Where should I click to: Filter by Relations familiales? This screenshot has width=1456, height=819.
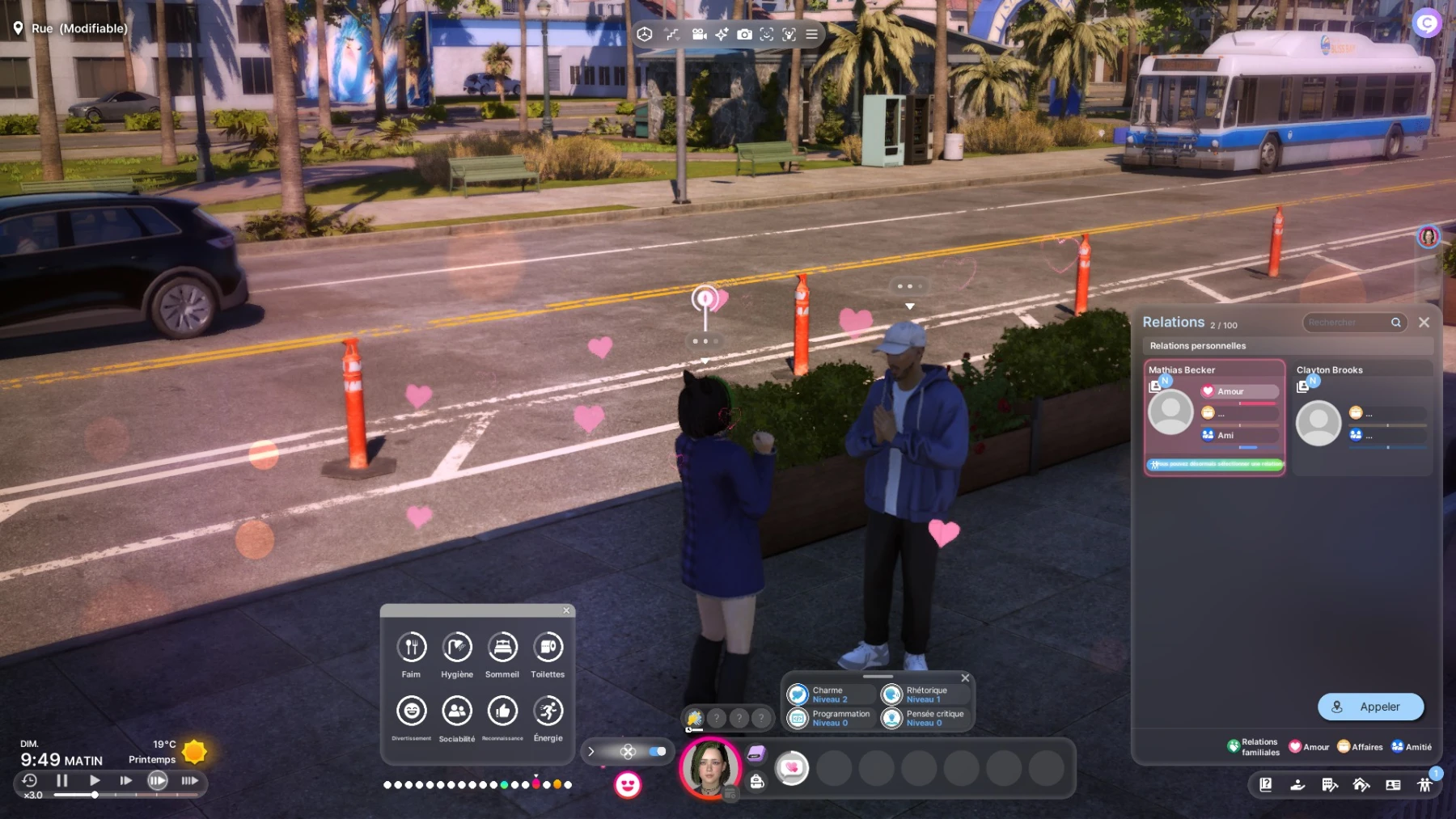point(1253,746)
